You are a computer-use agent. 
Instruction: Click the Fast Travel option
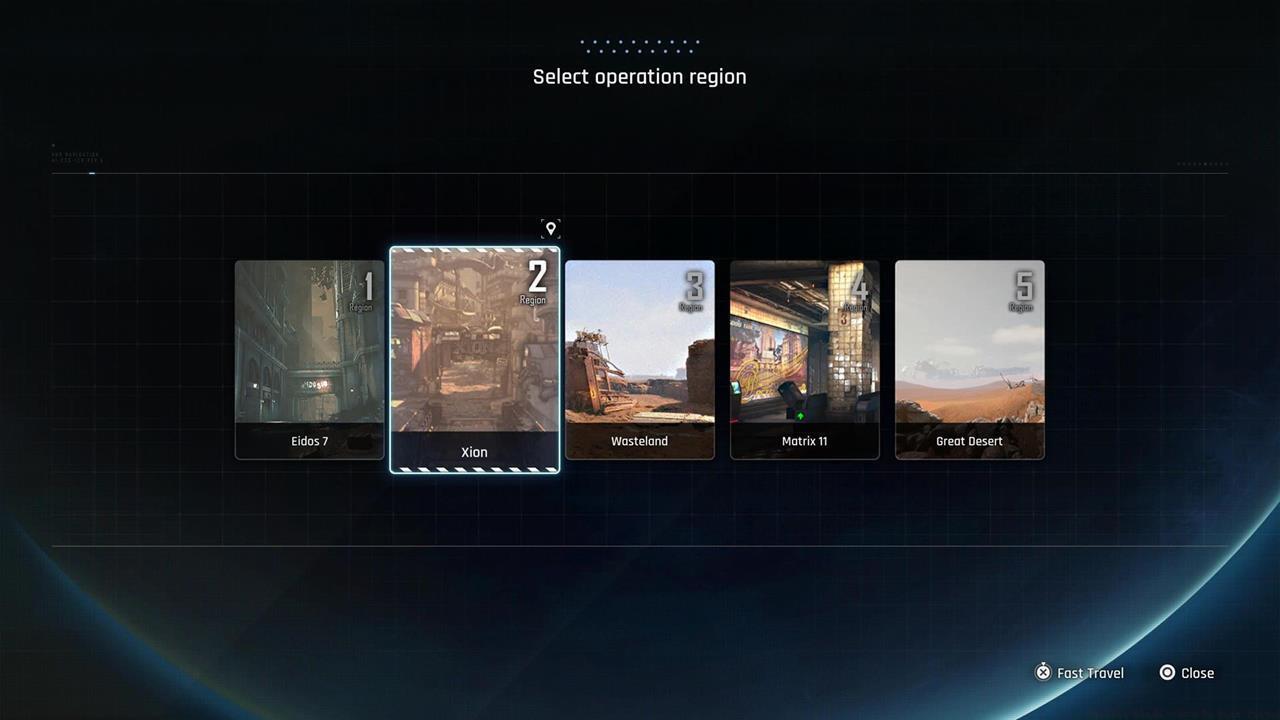click(x=1079, y=673)
